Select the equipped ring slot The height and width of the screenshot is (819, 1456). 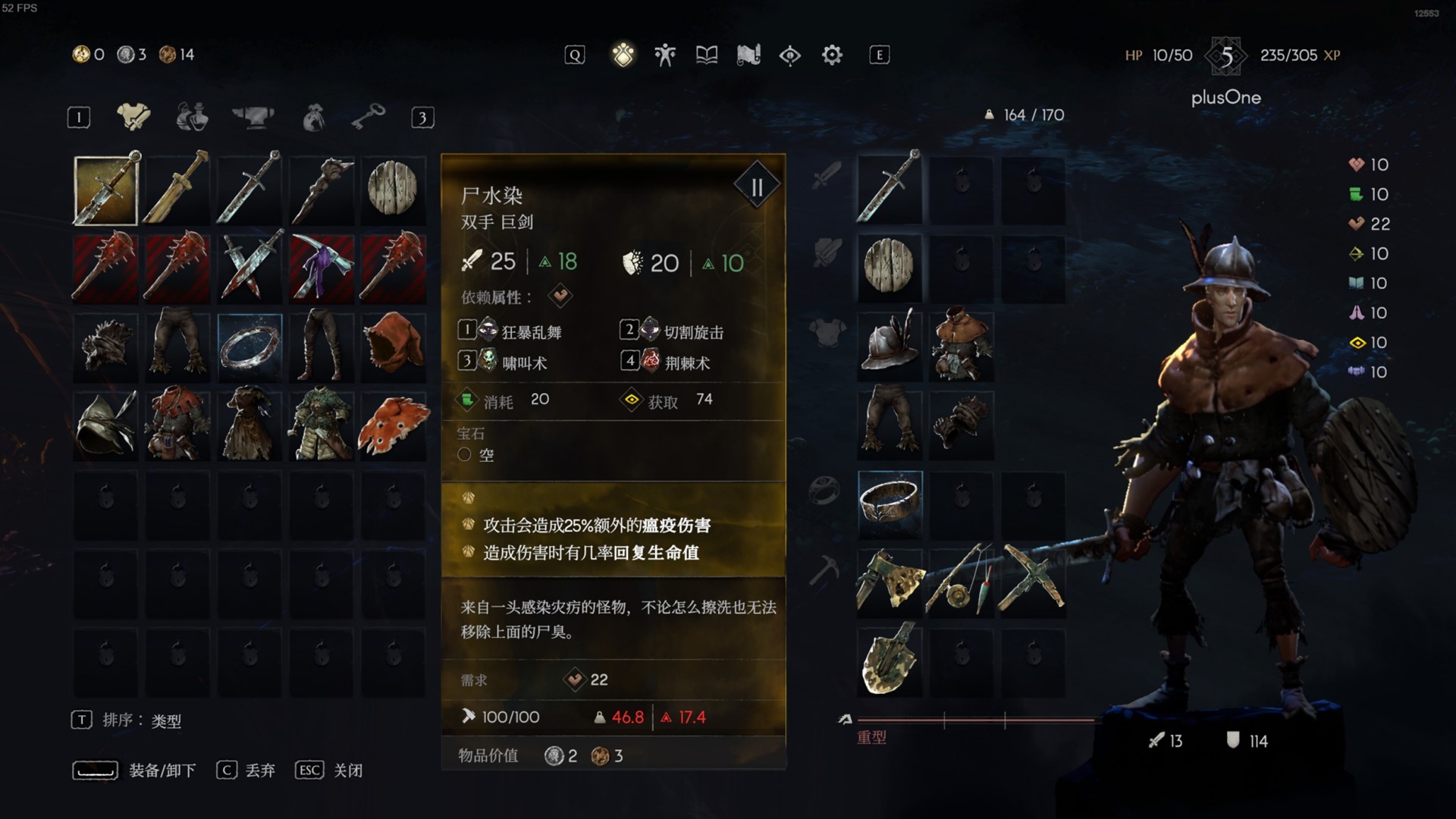[890, 502]
